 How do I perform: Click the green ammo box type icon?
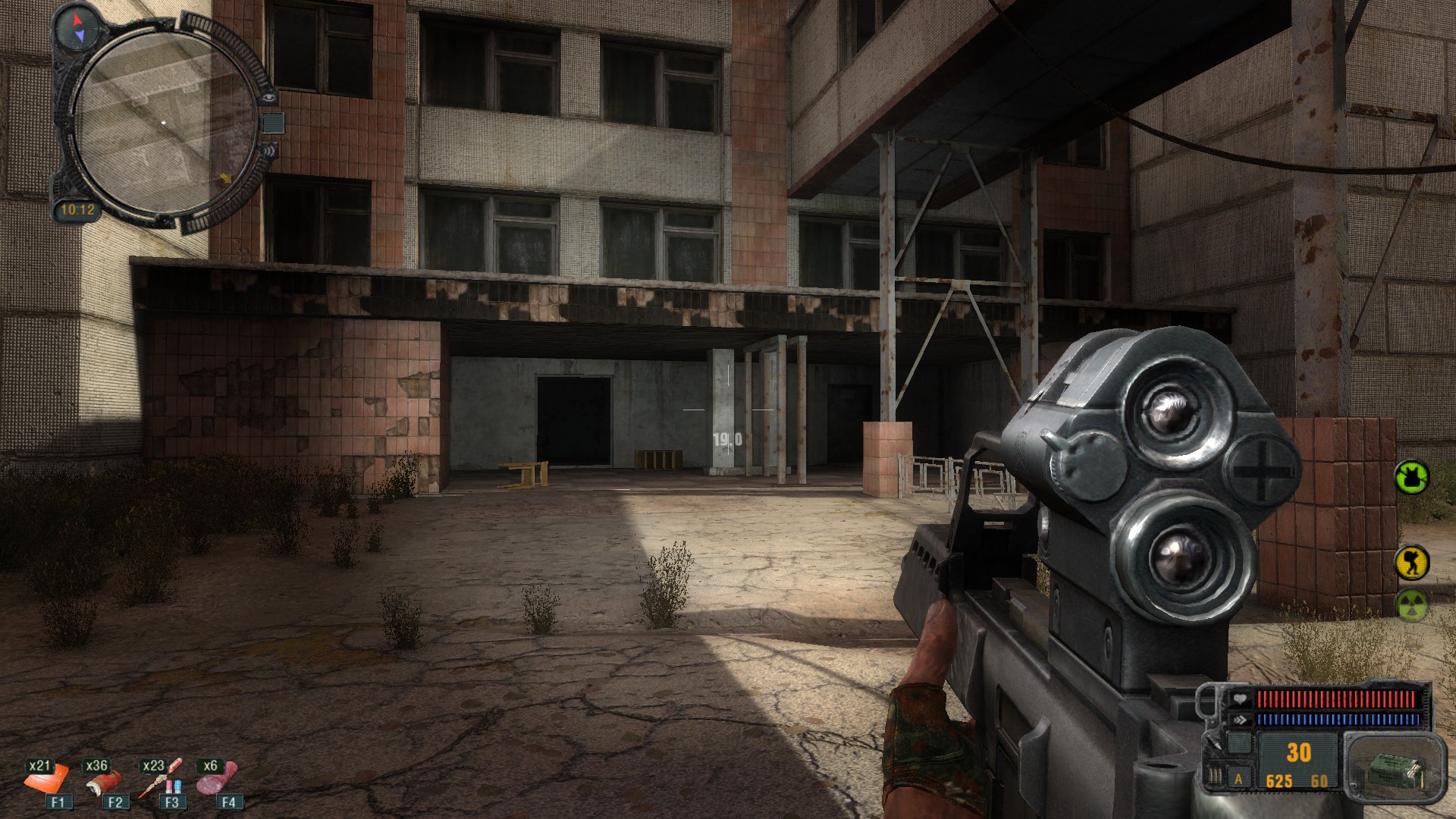(1394, 767)
